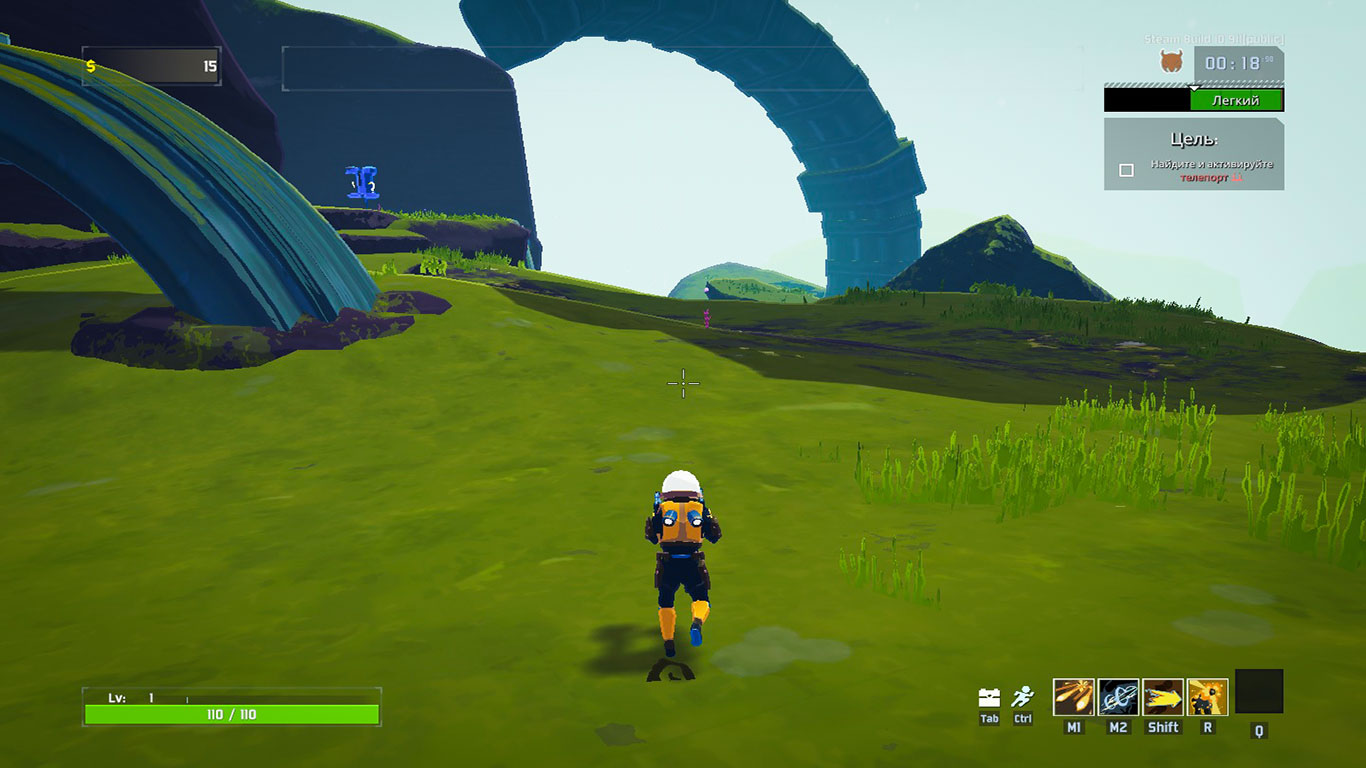Open the inventory chest icon
This screenshot has height=768, width=1366.
tap(989, 697)
